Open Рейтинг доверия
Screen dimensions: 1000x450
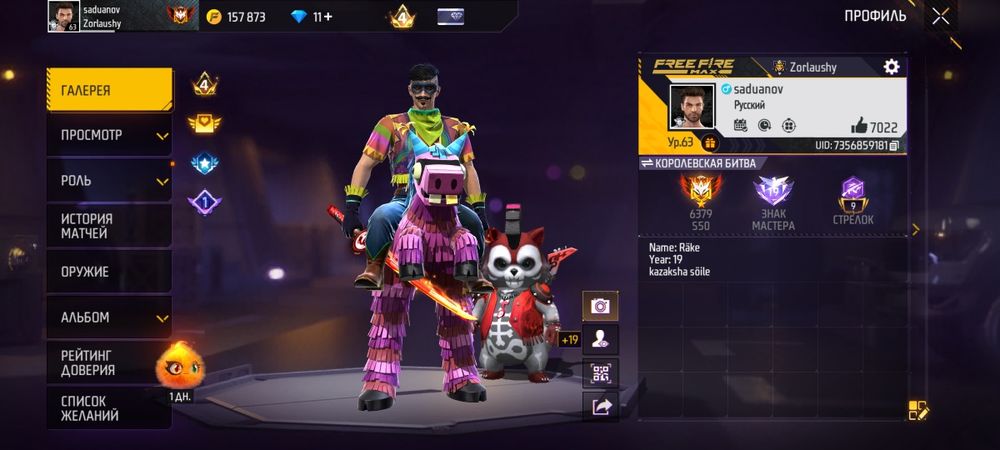108,362
